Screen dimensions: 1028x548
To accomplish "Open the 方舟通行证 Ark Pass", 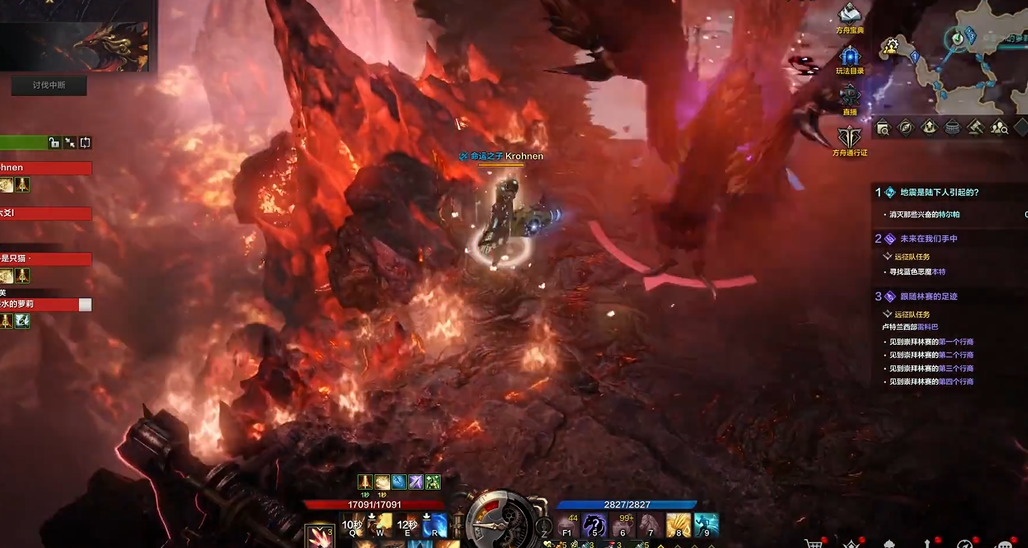I will pyautogui.click(x=849, y=138).
